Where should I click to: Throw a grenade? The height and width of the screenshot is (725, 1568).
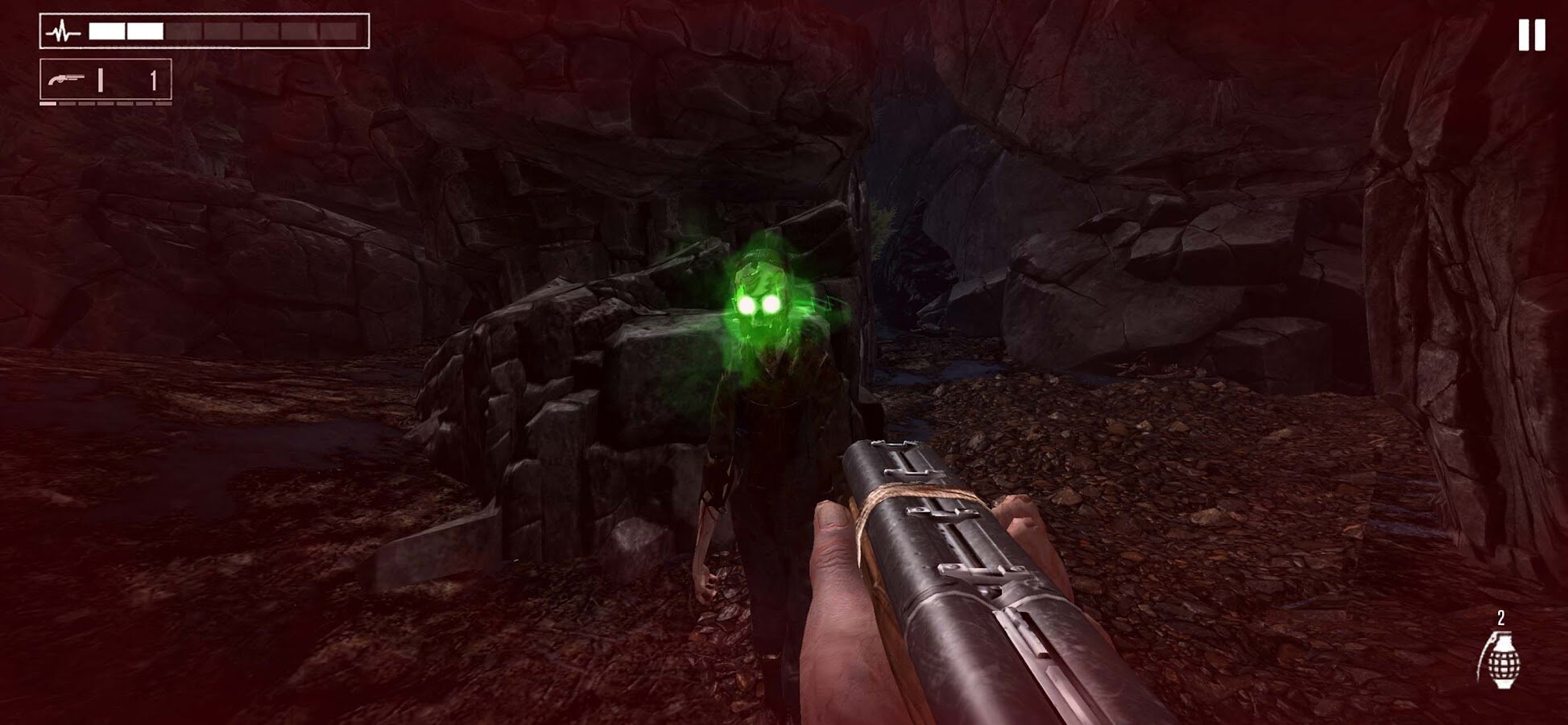pyautogui.click(x=1498, y=658)
